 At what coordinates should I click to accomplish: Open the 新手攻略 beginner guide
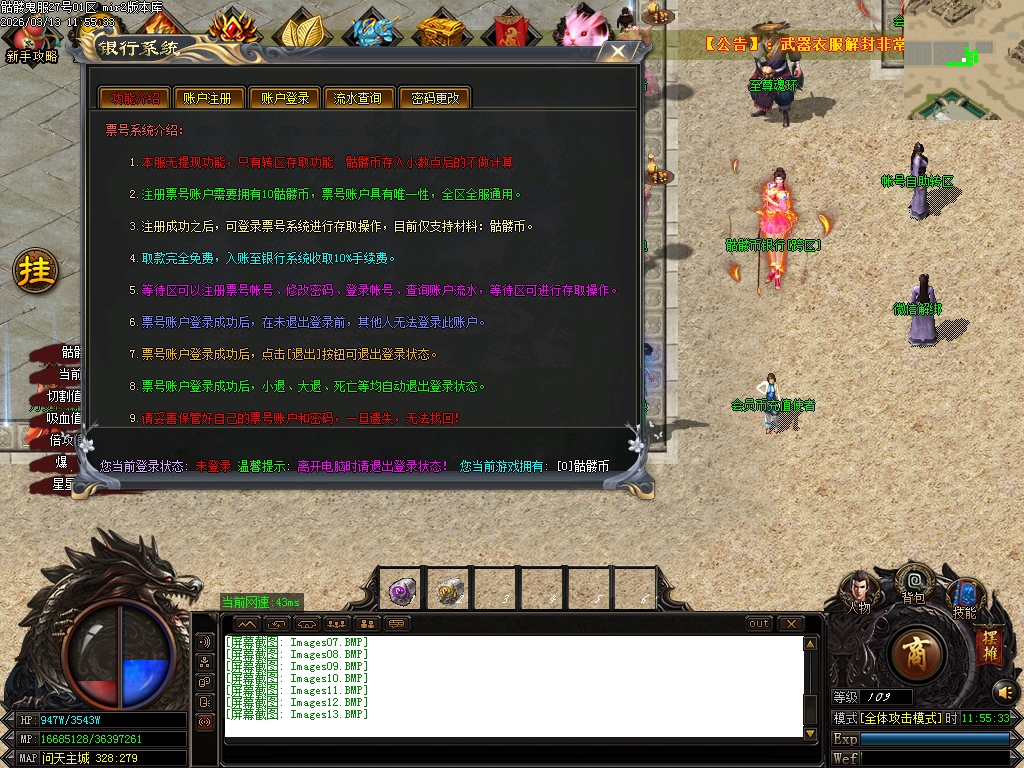coord(32,42)
